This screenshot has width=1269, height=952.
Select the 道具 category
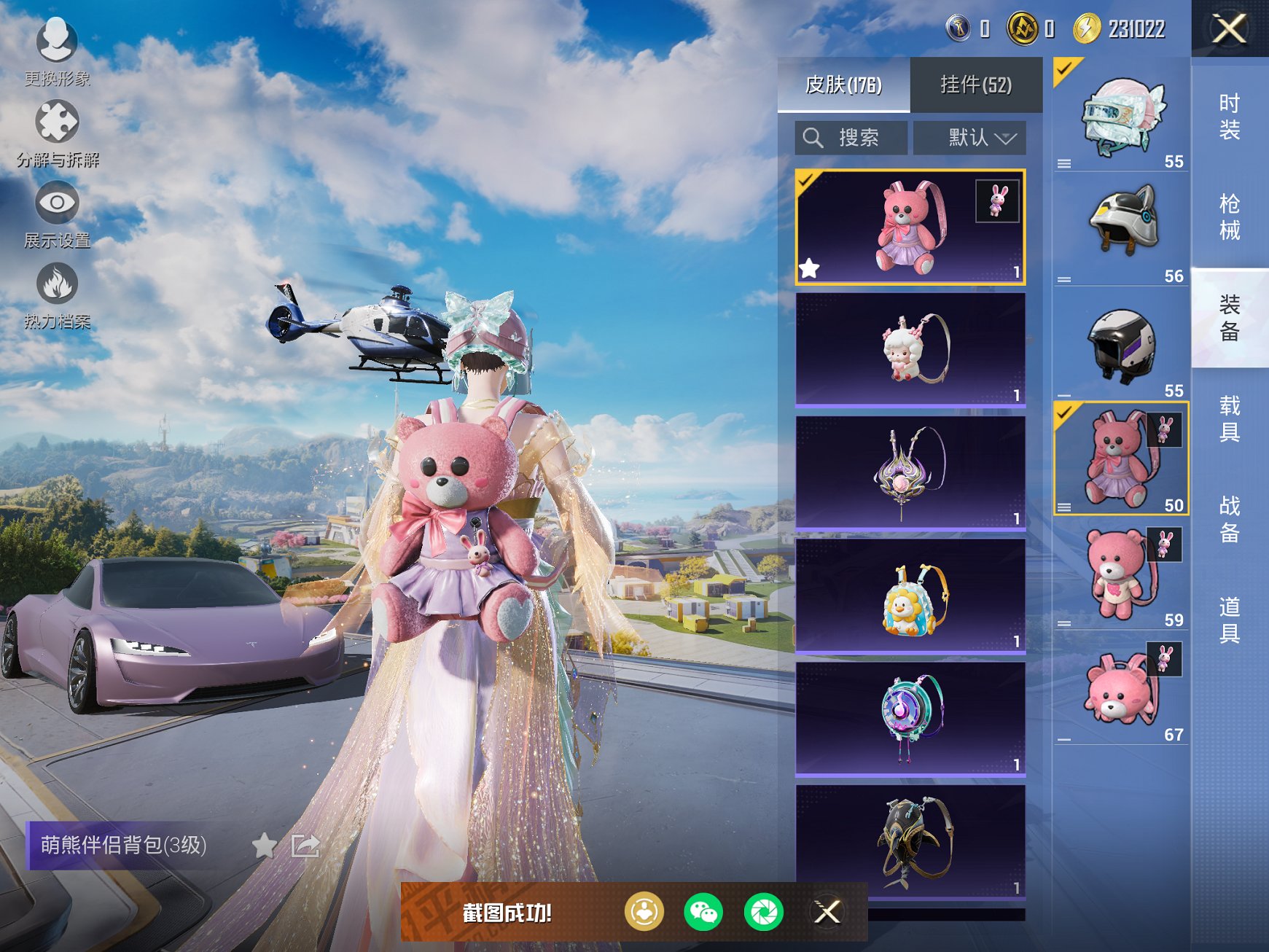1229,620
